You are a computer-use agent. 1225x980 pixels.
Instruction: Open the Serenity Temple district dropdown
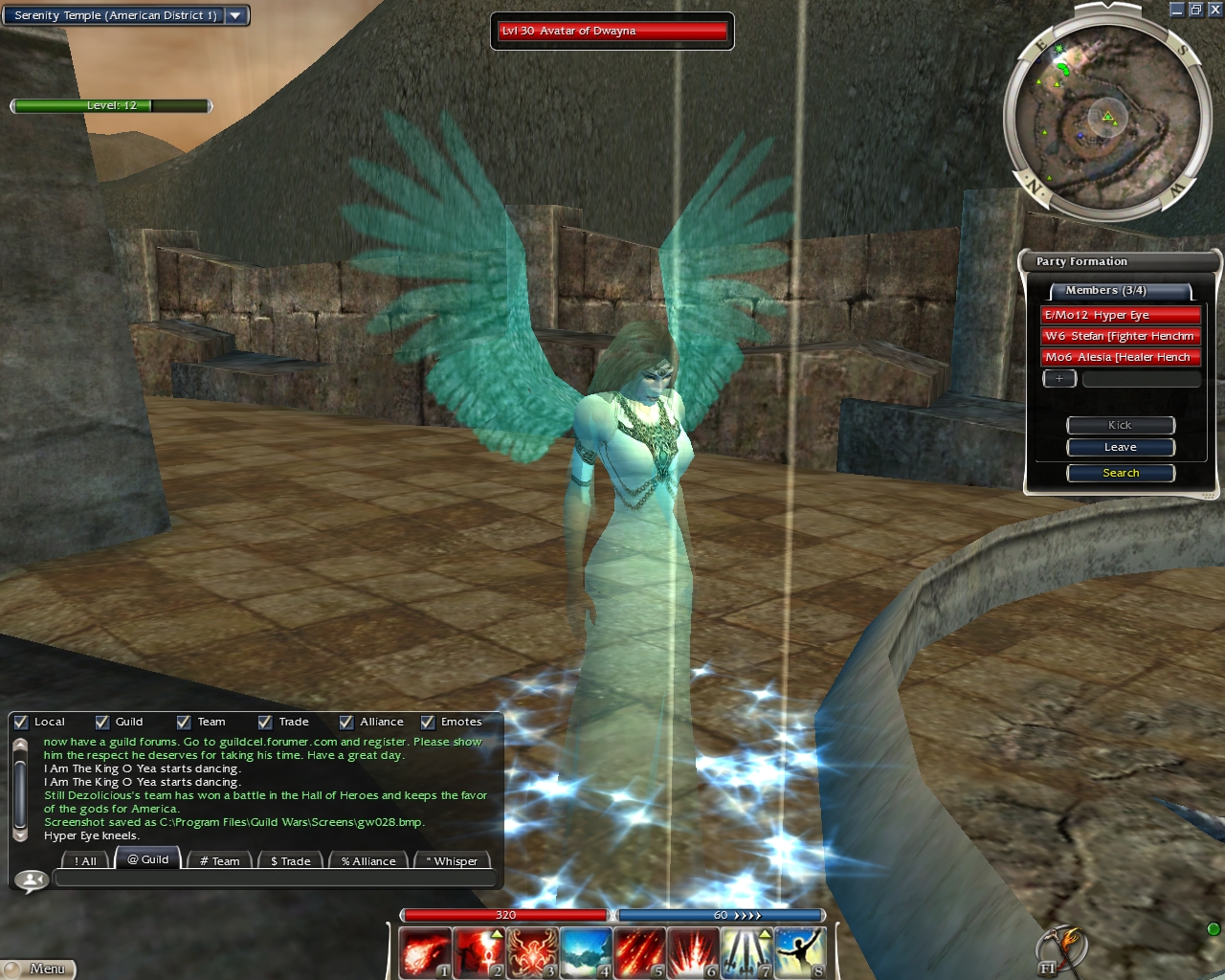[235, 15]
